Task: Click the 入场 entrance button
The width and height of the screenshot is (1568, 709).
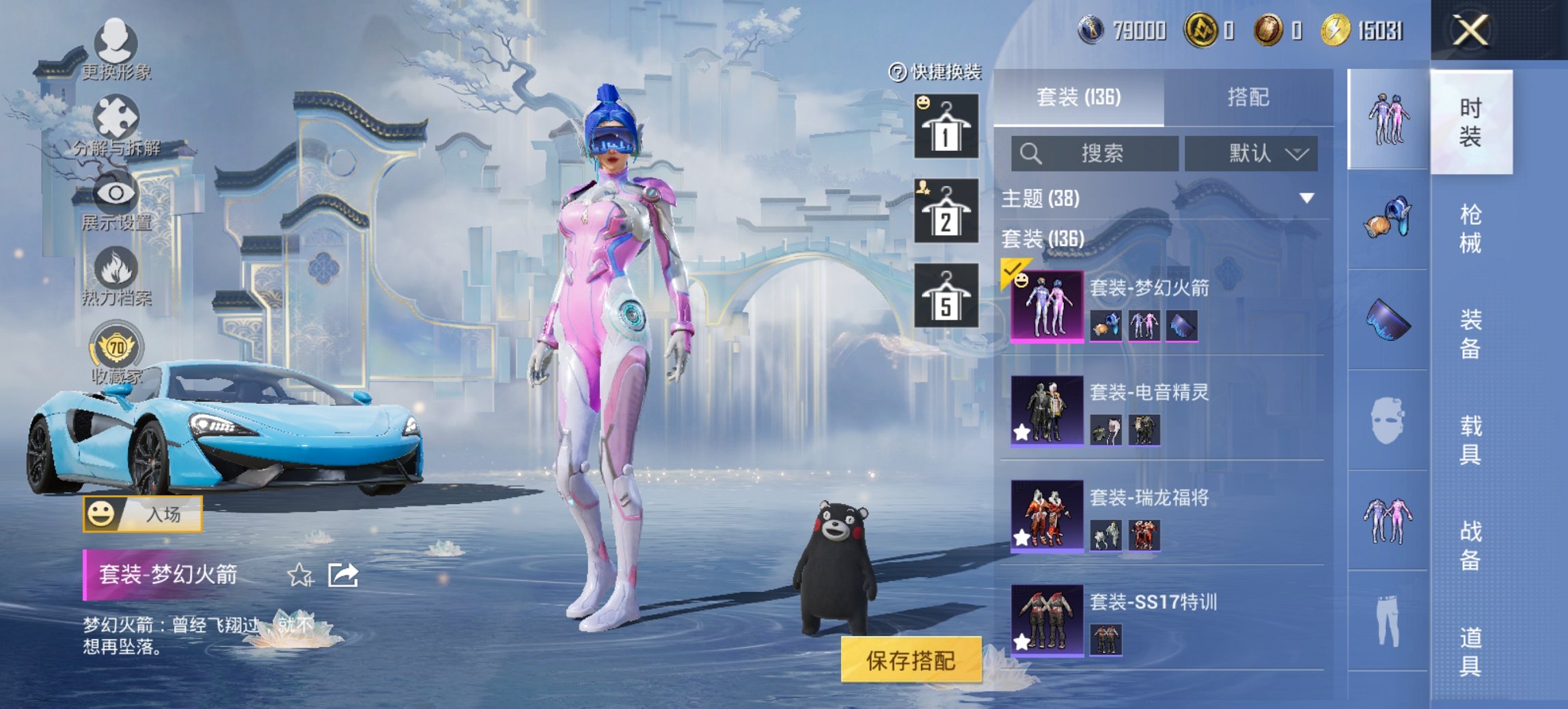Action: click(143, 514)
